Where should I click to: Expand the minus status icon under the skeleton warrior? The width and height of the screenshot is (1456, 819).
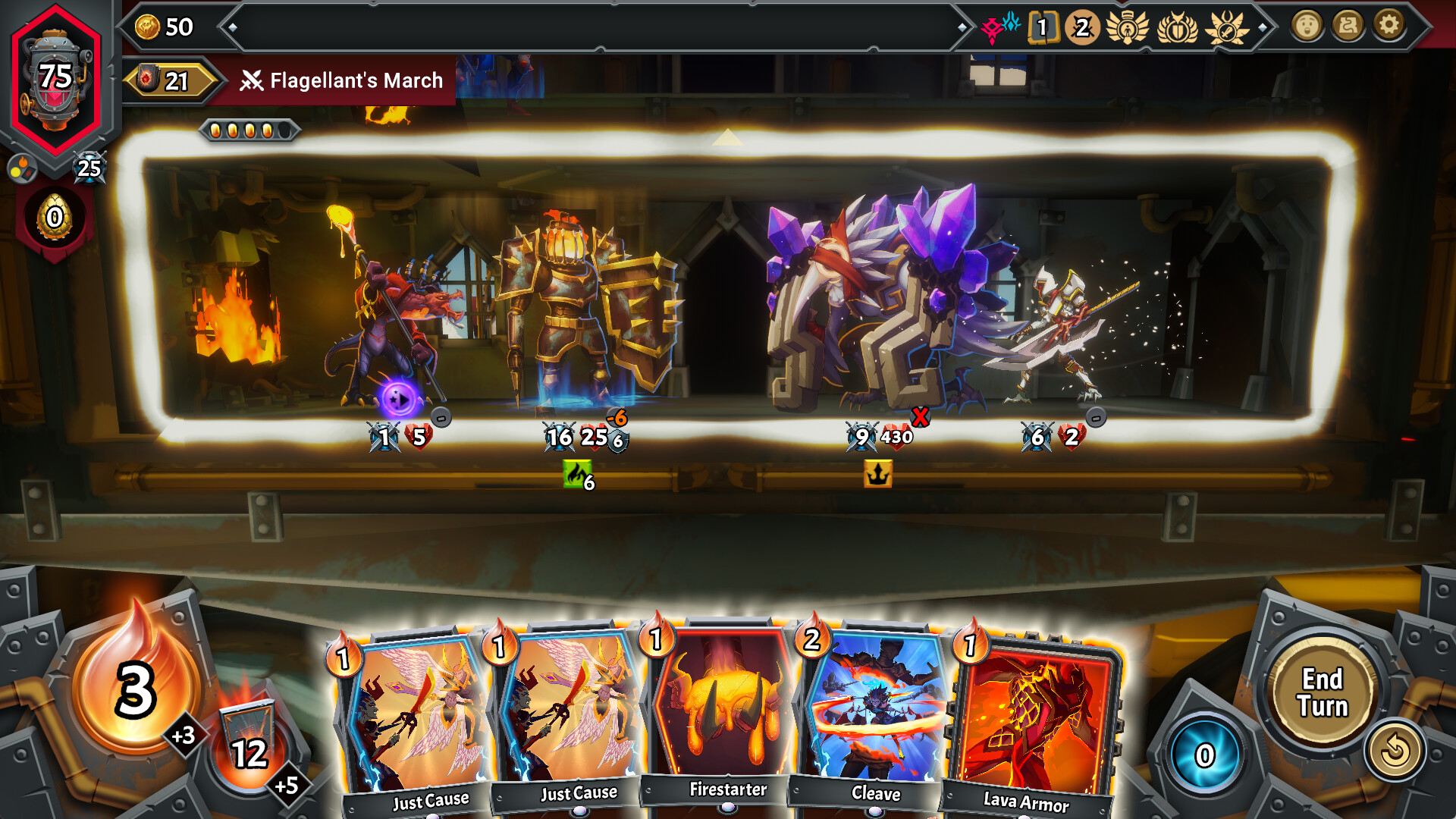1096,417
